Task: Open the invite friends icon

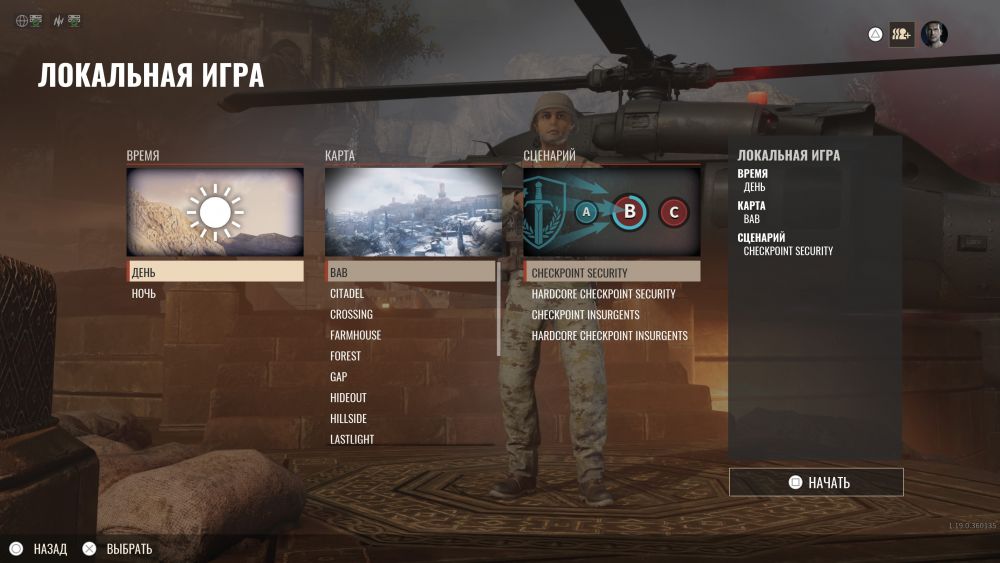Action: (x=902, y=34)
